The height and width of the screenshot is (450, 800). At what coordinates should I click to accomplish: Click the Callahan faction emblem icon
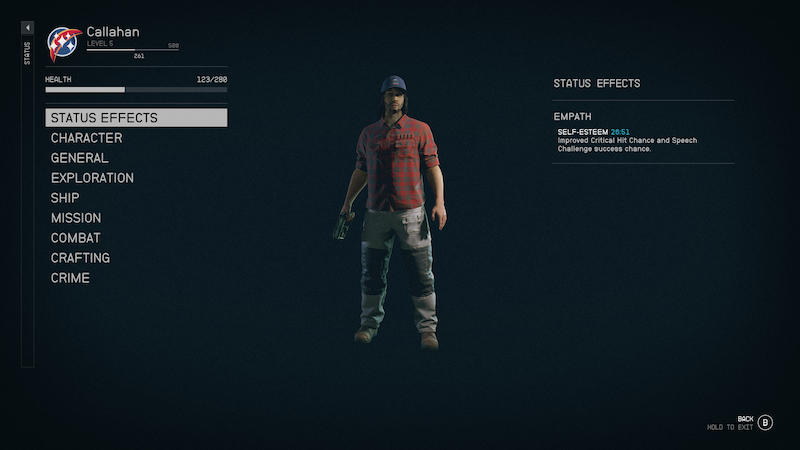tap(64, 44)
